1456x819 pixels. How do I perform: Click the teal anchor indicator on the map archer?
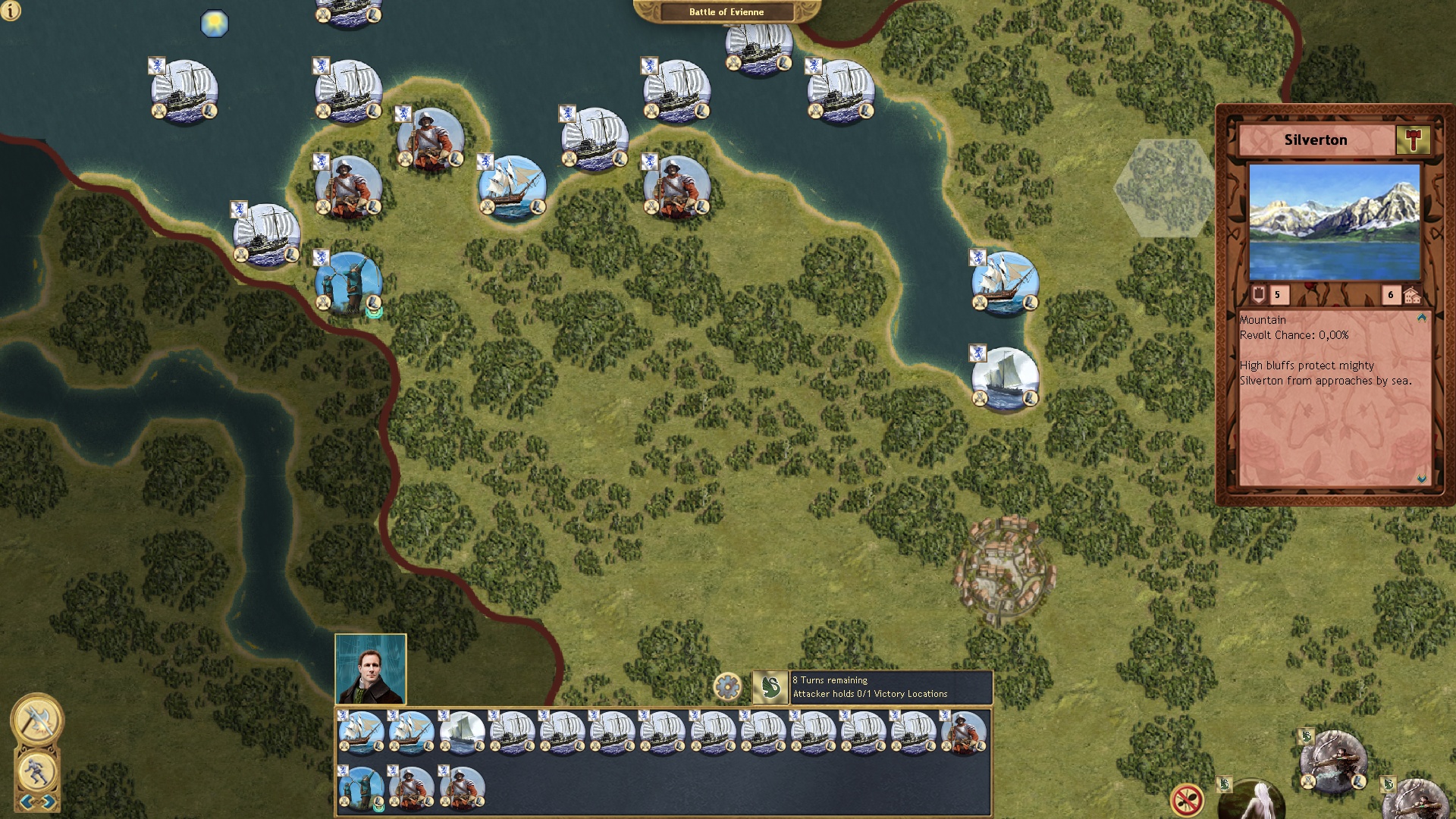374,315
